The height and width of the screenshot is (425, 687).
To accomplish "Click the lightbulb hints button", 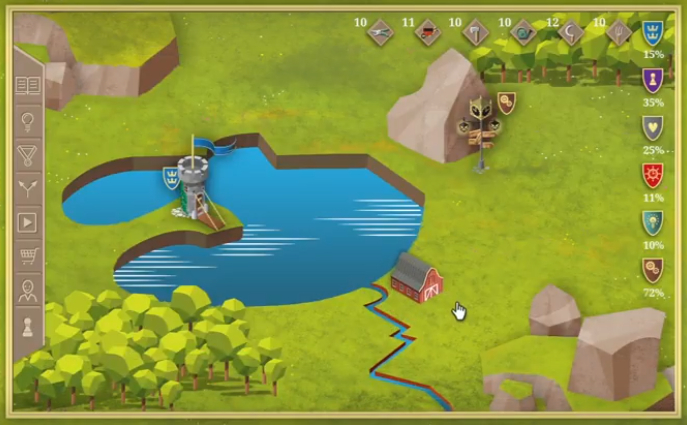I will (28, 122).
